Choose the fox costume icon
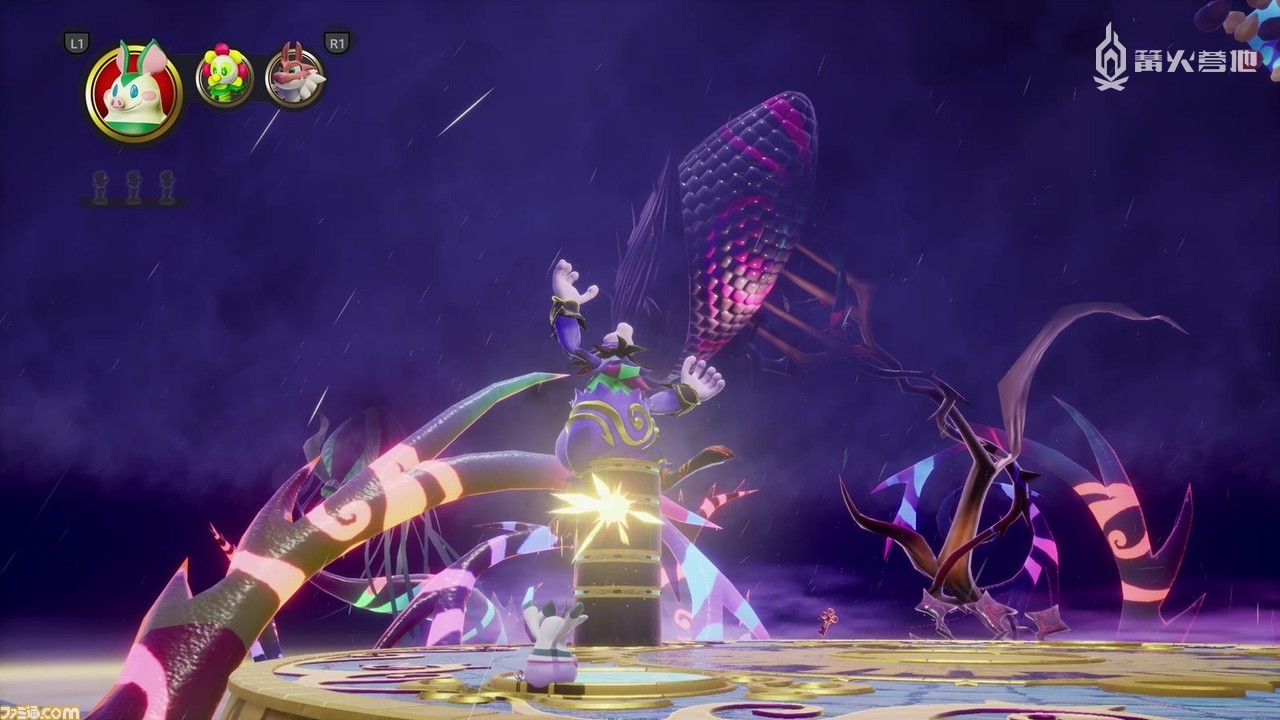This screenshot has width=1280, height=720. coord(295,77)
